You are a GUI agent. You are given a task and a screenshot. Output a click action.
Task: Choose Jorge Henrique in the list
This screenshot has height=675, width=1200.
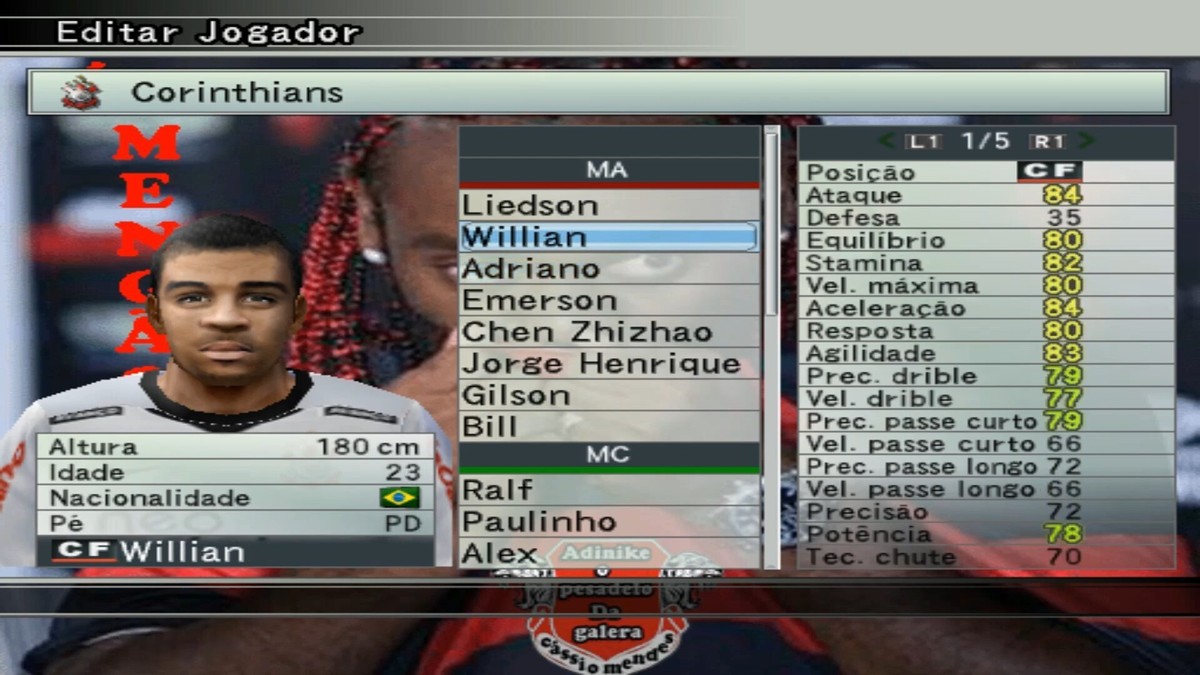pyautogui.click(x=608, y=364)
